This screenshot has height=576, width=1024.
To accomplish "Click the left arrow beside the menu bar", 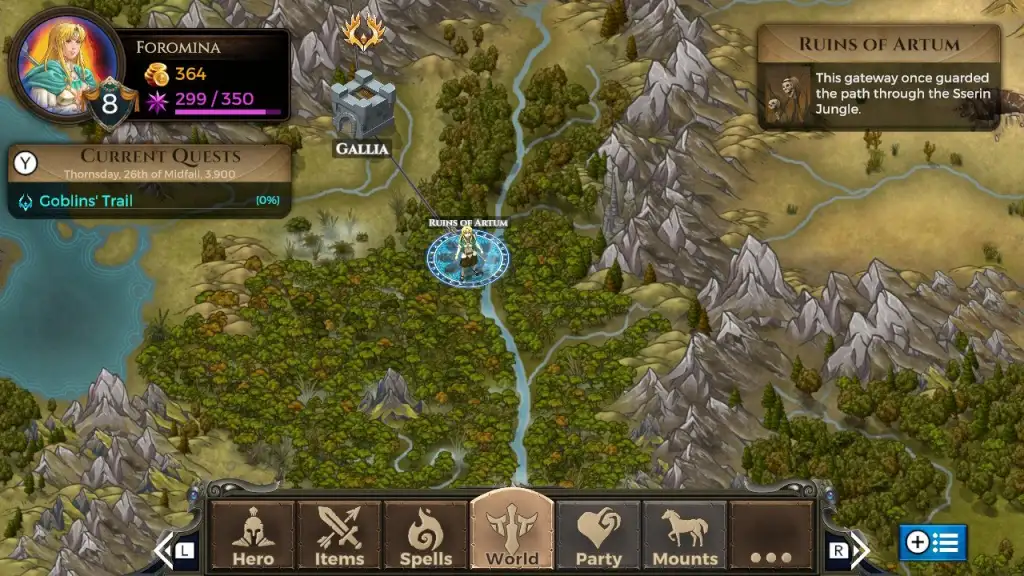I will [x=166, y=549].
